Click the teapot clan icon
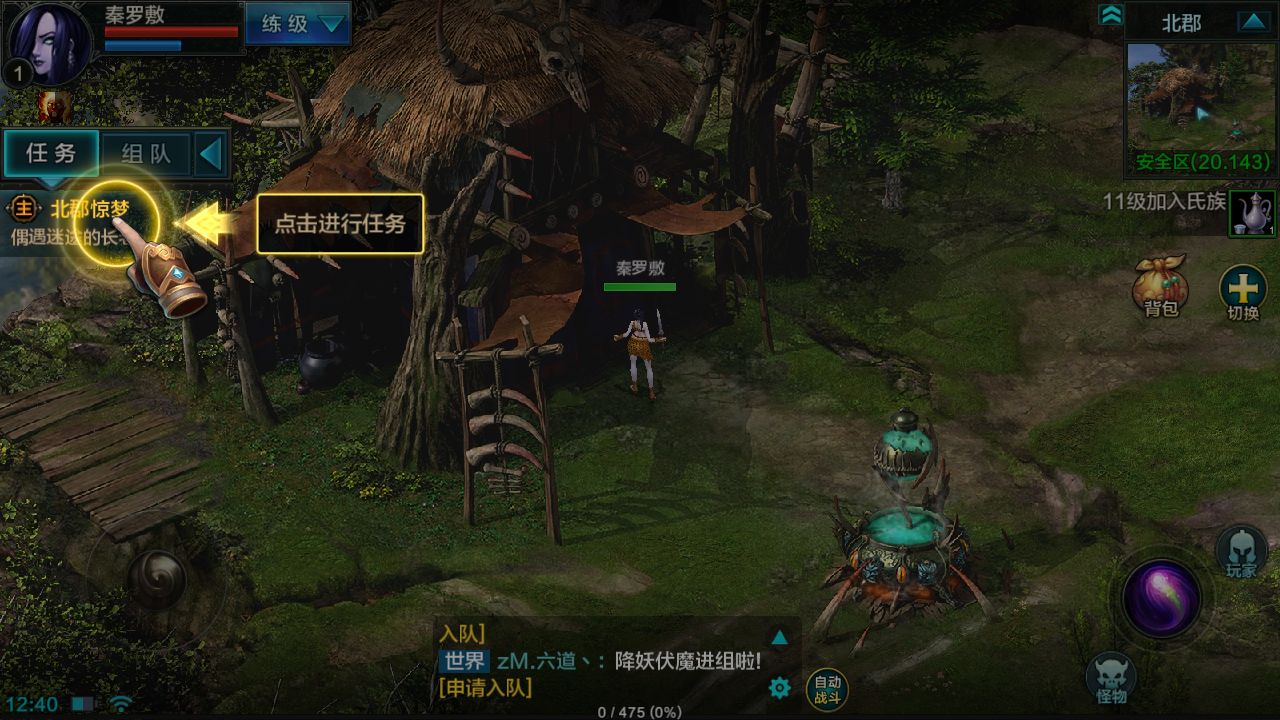This screenshot has height=720, width=1280. [x=1252, y=213]
